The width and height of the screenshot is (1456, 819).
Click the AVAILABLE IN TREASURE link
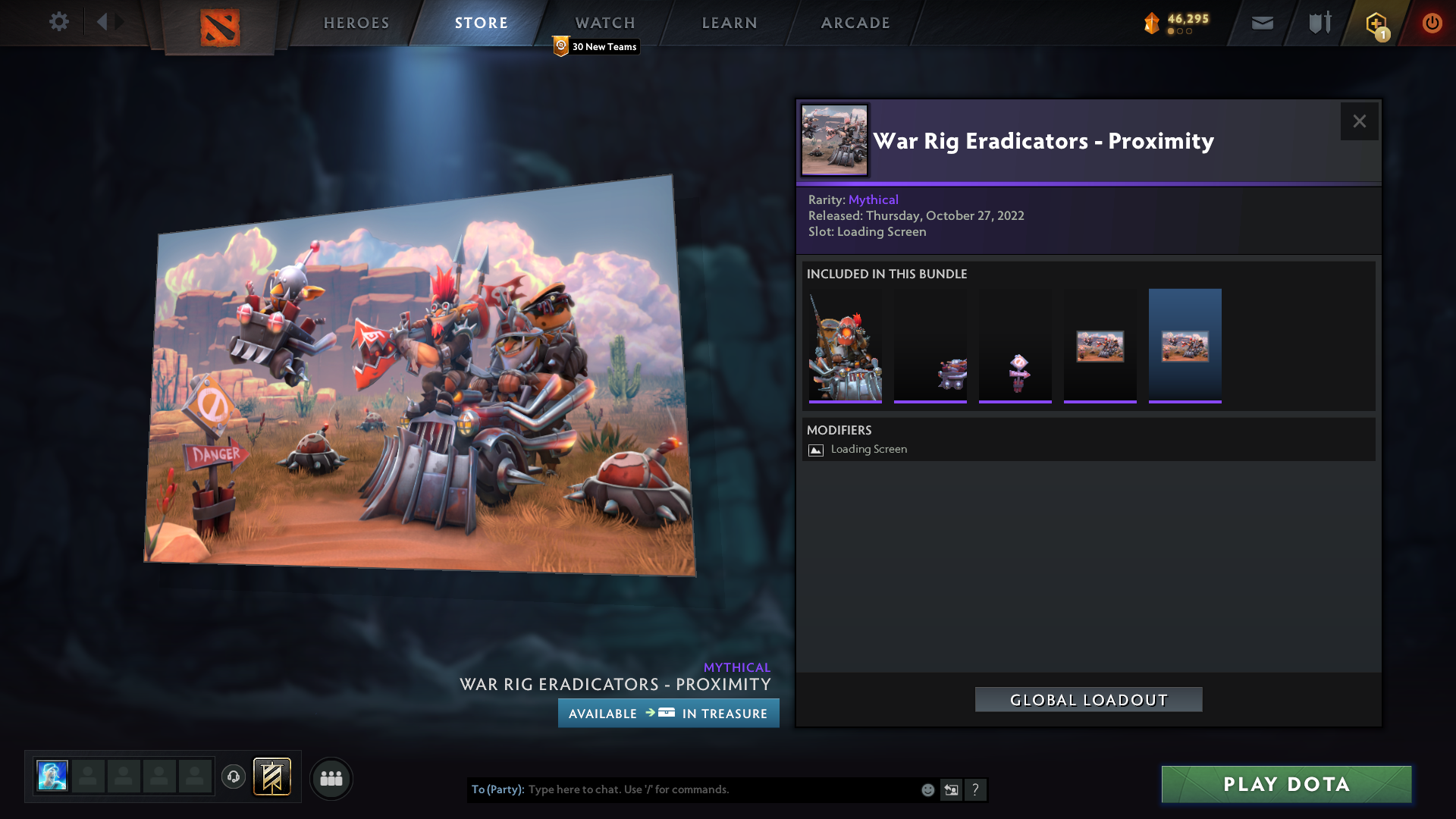click(x=668, y=713)
